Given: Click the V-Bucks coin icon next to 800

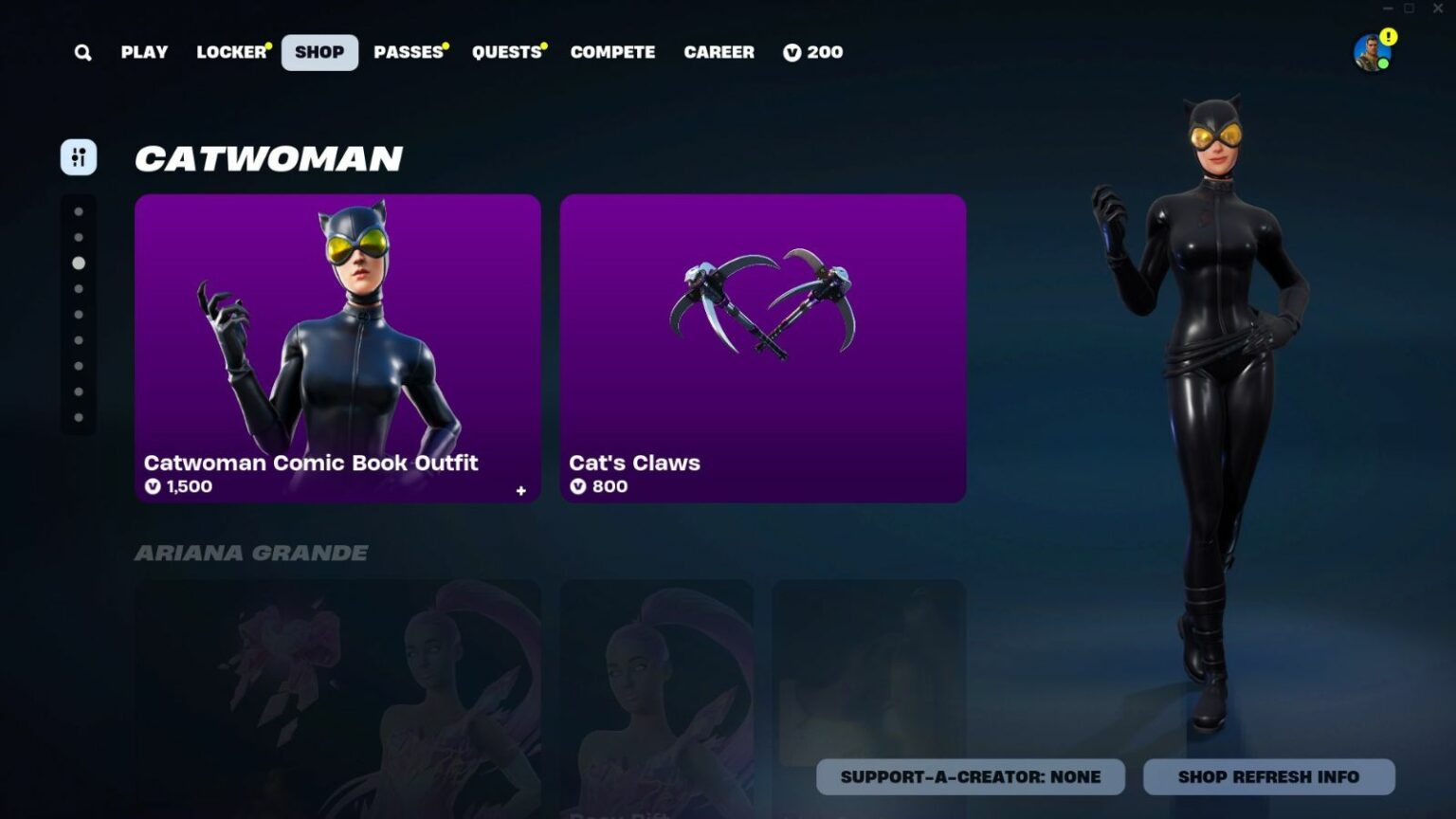Looking at the screenshot, I should [578, 487].
